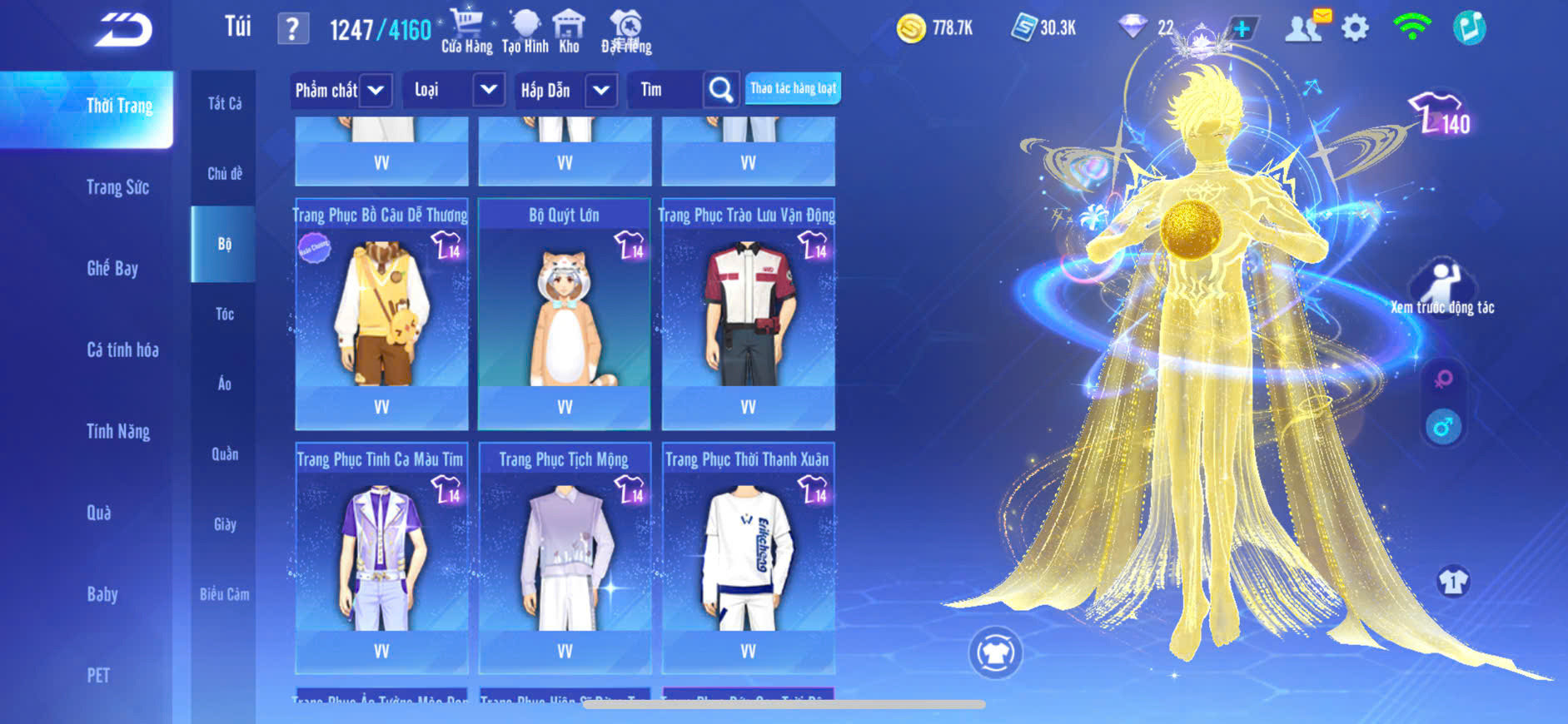Choose the Tóc sub-category
The height and width of the screenshot is (724, 1568).
(224, 314)
